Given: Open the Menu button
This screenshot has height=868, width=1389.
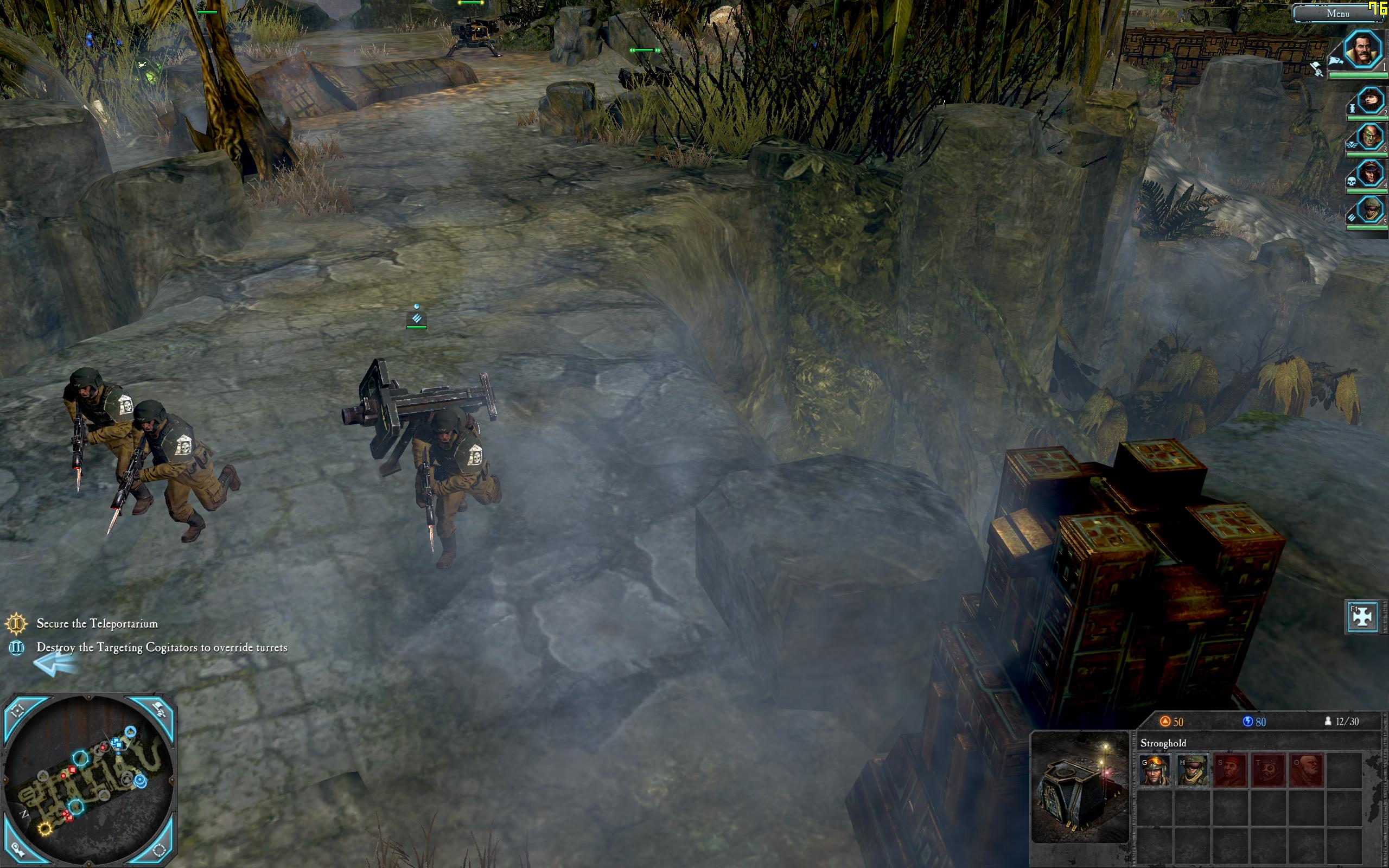Looking at the screenshot, I should click(1337, 13).
